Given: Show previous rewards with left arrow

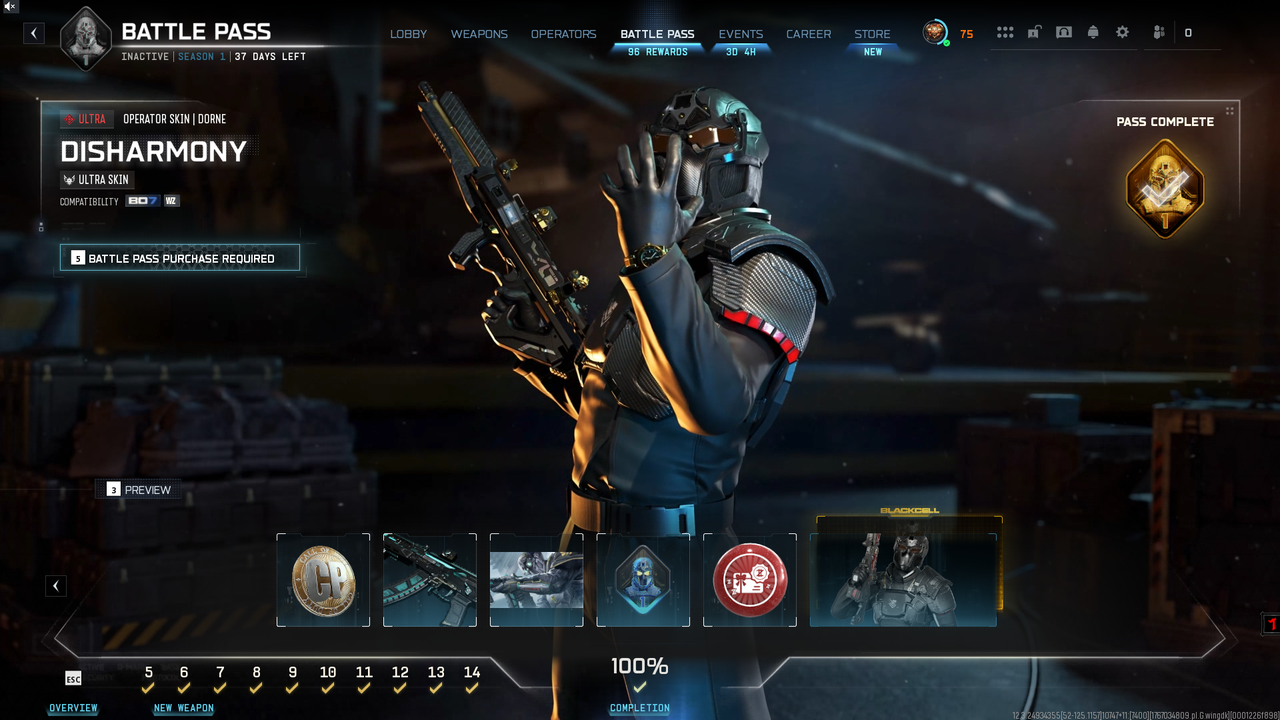Looking at the screenshot, I should [56, 586].
